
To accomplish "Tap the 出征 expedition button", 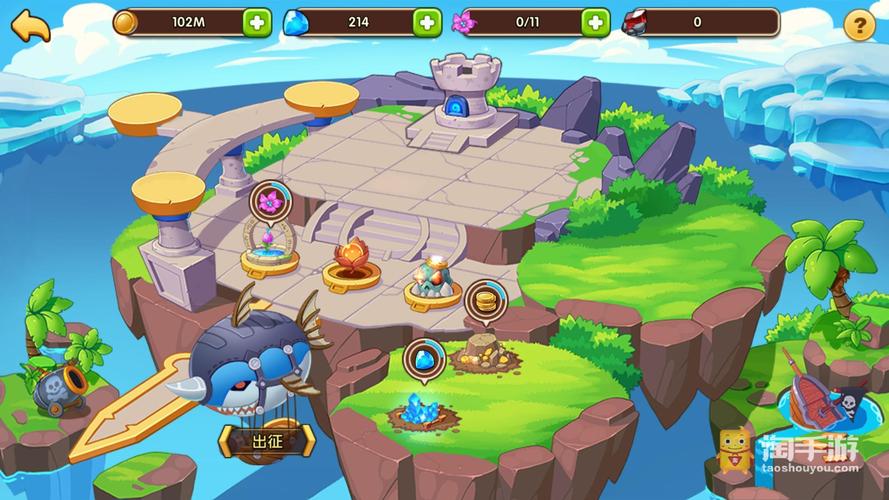I will tap(267, 439).
